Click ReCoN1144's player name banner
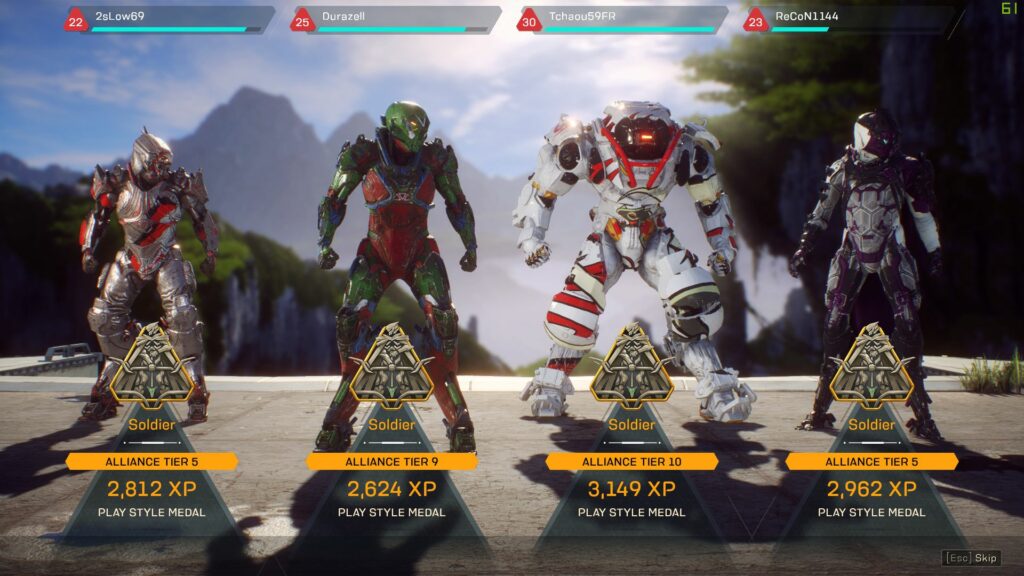 click(x=850, y=19)
